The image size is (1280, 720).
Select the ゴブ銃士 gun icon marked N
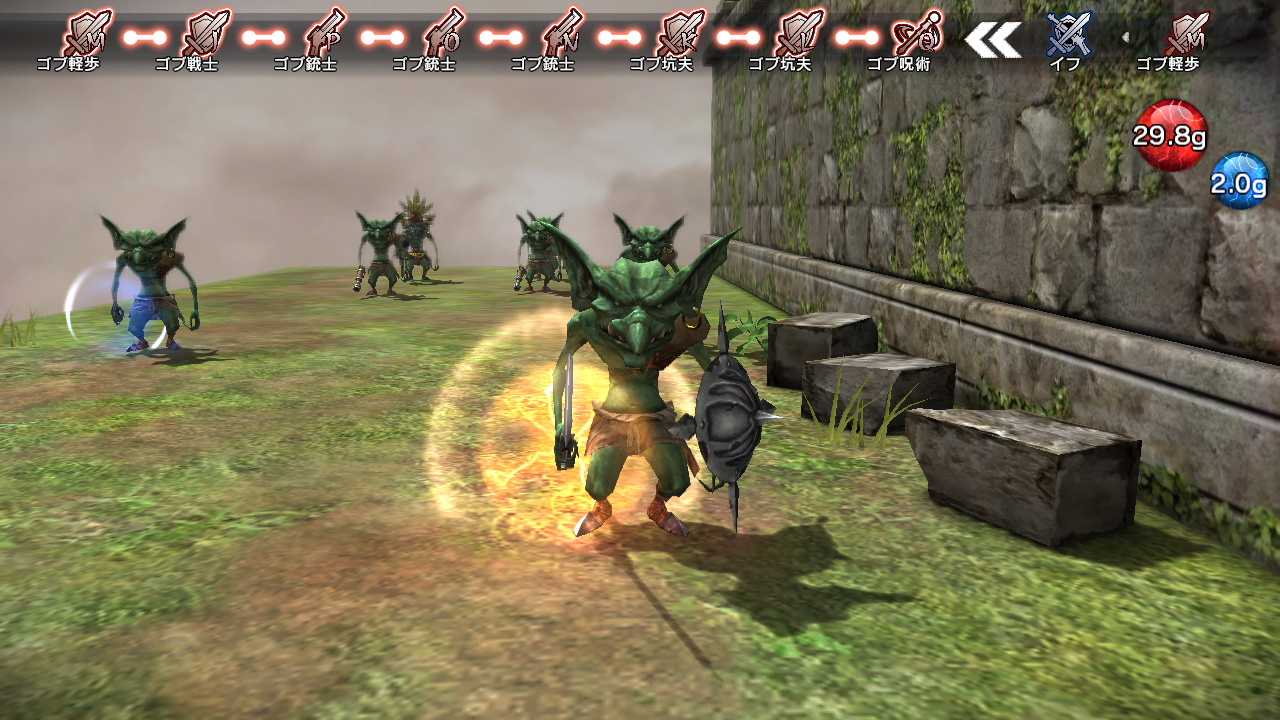(x=560, y=30)
